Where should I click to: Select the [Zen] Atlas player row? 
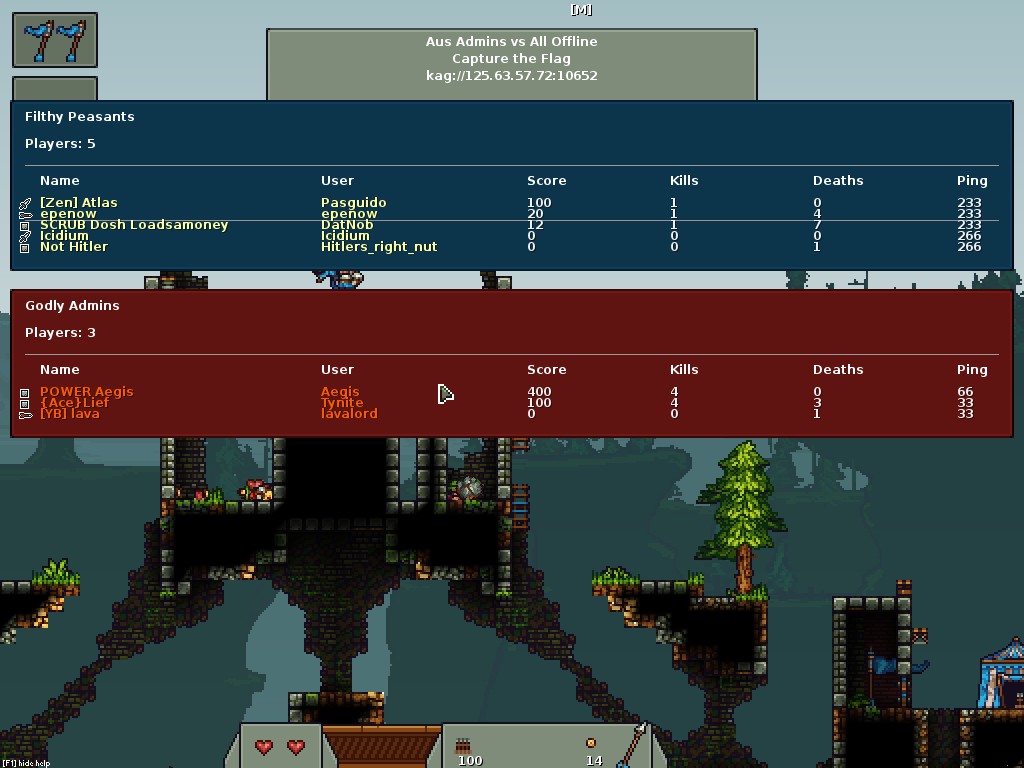pyautogui.click(x=79, y=203)
